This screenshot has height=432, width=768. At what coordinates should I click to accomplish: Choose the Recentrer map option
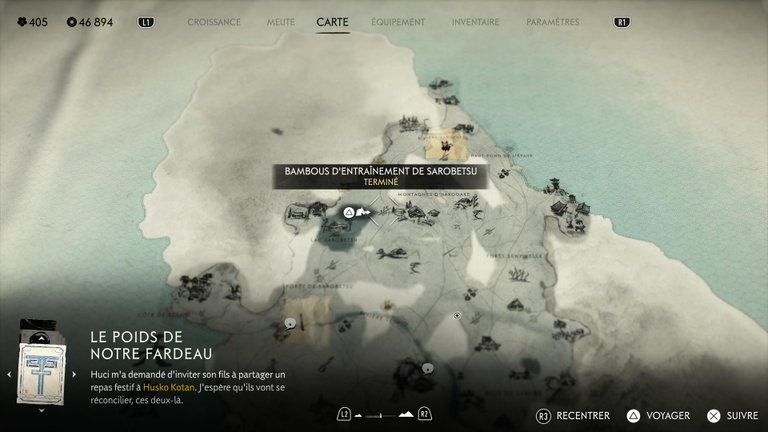[x=572, y=416]
